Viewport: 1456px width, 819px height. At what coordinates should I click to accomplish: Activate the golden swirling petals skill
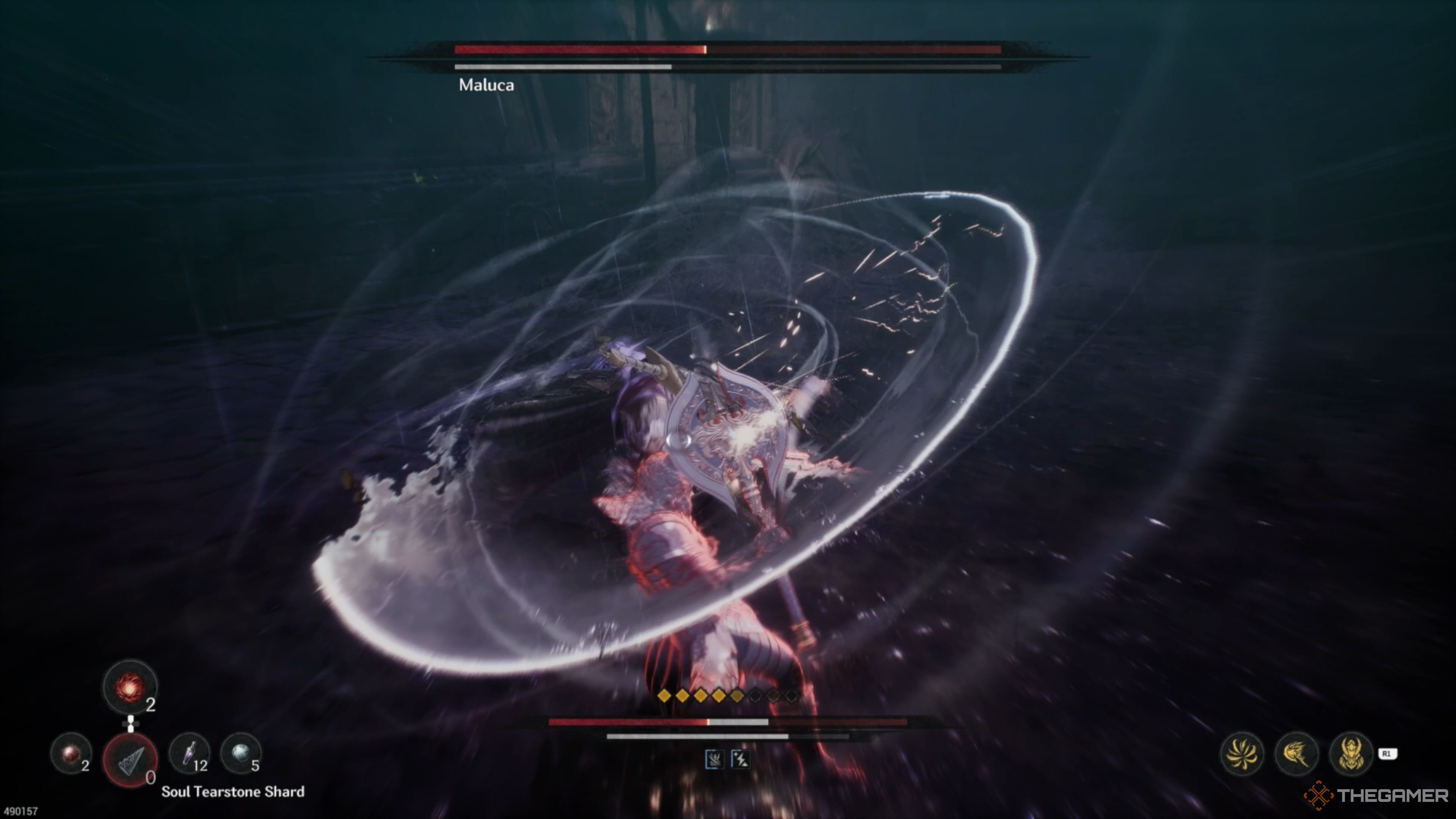[1242, 753]
